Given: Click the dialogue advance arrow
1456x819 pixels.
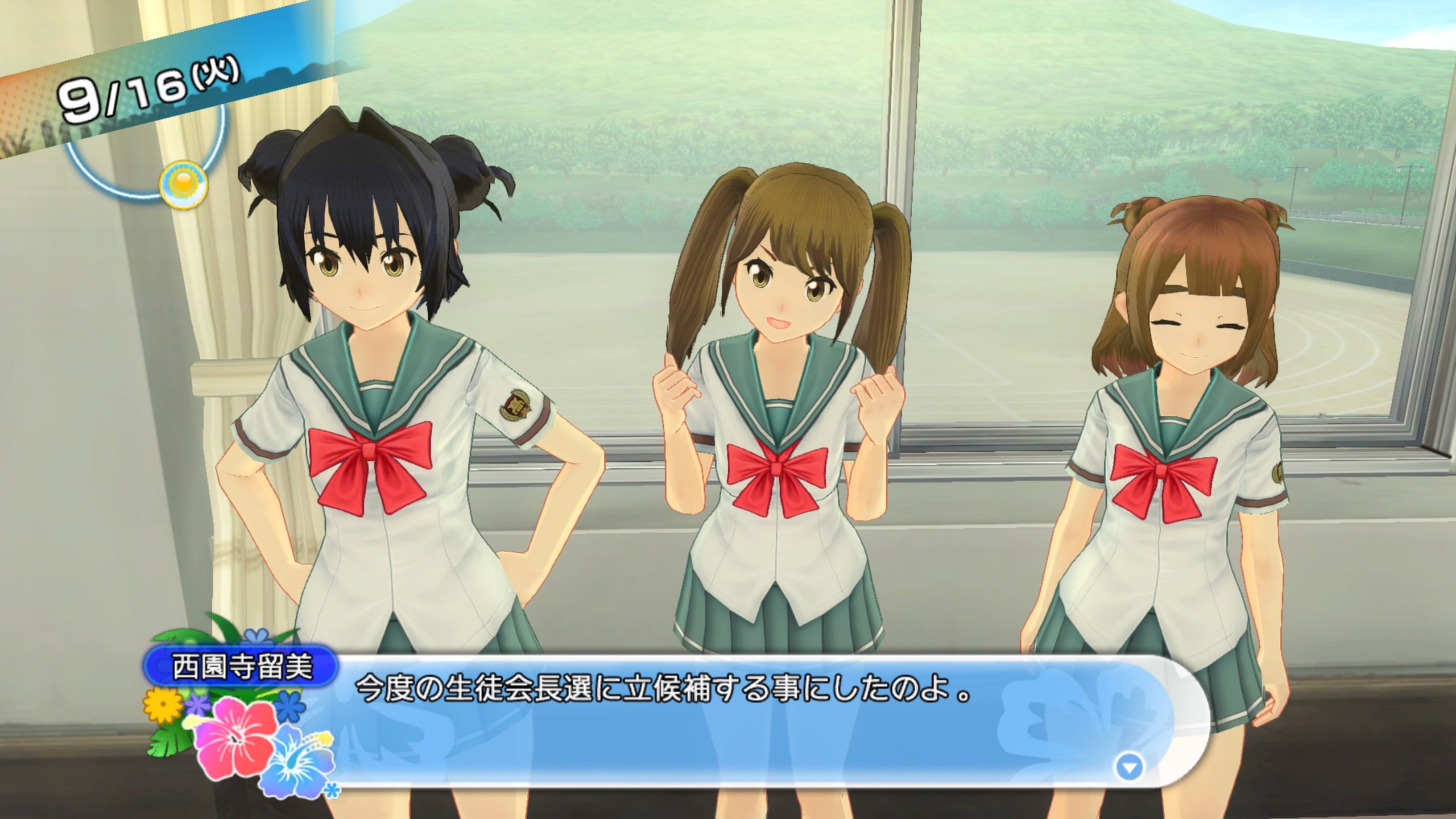Looking at the screenshot, I should click(1129, 768).
